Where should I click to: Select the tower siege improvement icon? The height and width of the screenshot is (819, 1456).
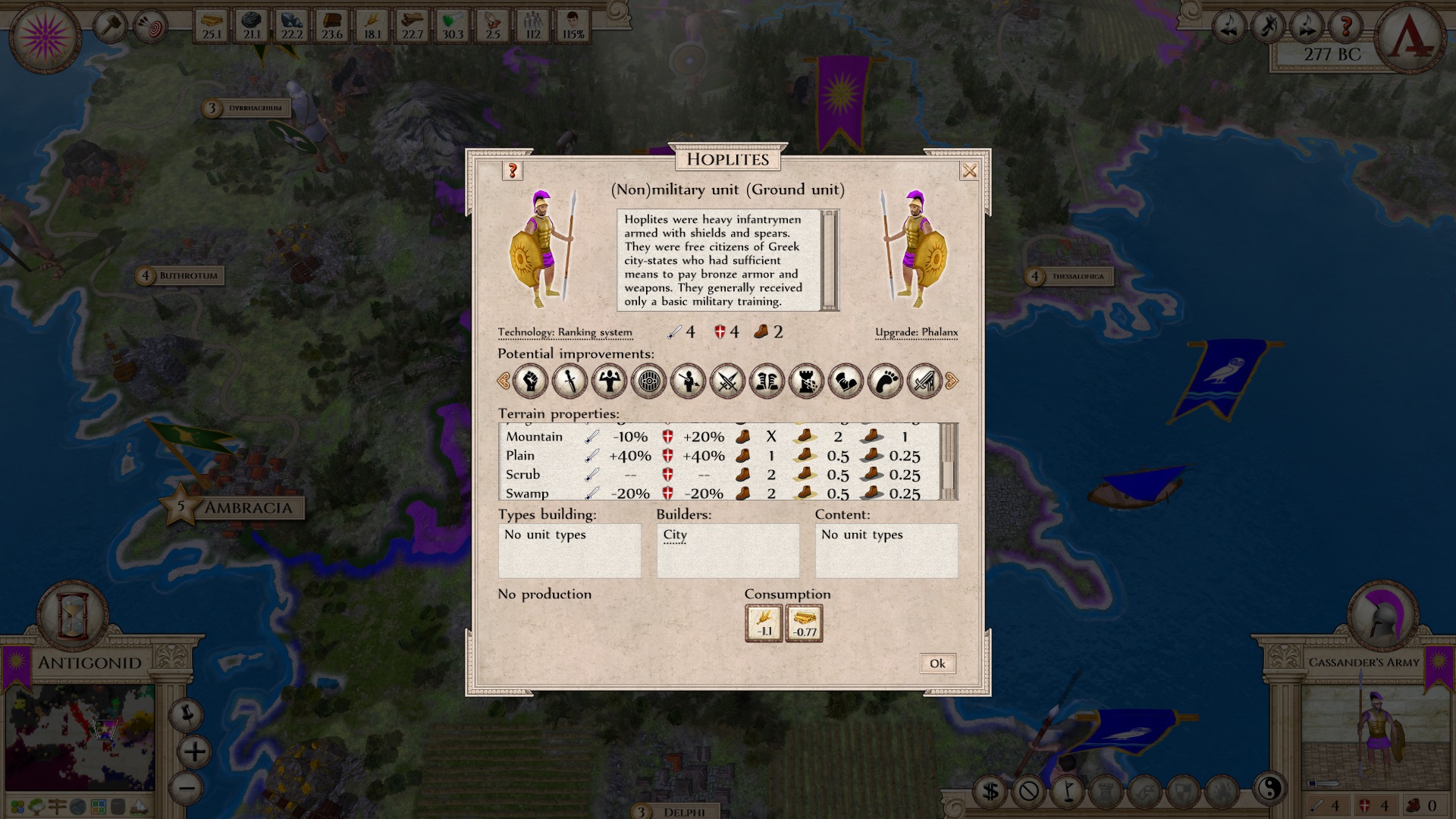806,381
